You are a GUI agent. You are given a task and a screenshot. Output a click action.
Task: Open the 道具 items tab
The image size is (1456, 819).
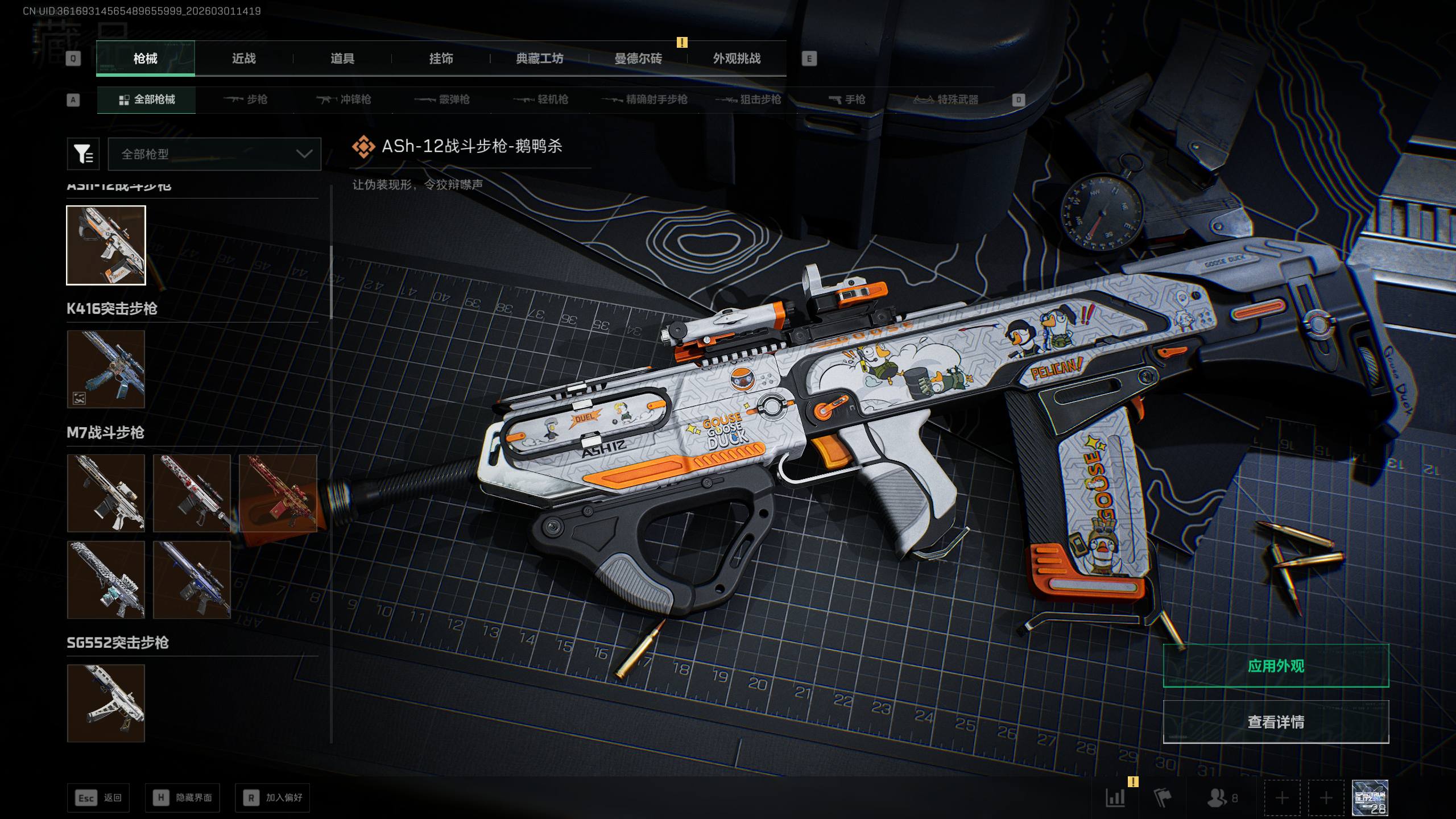pyautogui.click(x=342, y=59)
